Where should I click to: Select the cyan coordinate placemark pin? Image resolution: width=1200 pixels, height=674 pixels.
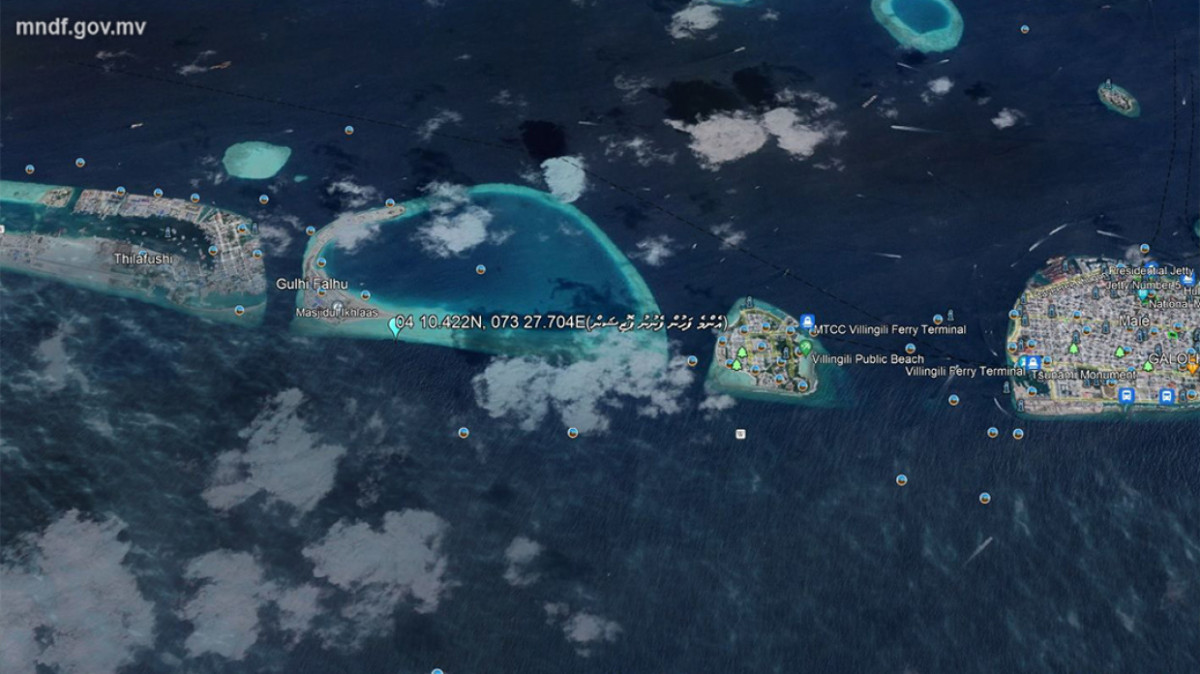[394, 325]
